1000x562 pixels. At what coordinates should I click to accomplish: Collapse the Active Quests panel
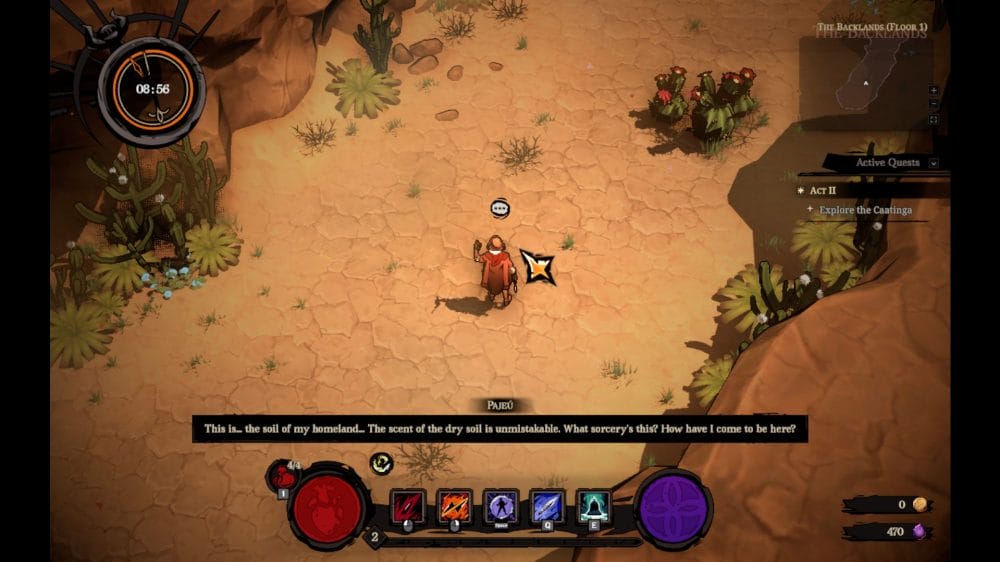point(933,163)
